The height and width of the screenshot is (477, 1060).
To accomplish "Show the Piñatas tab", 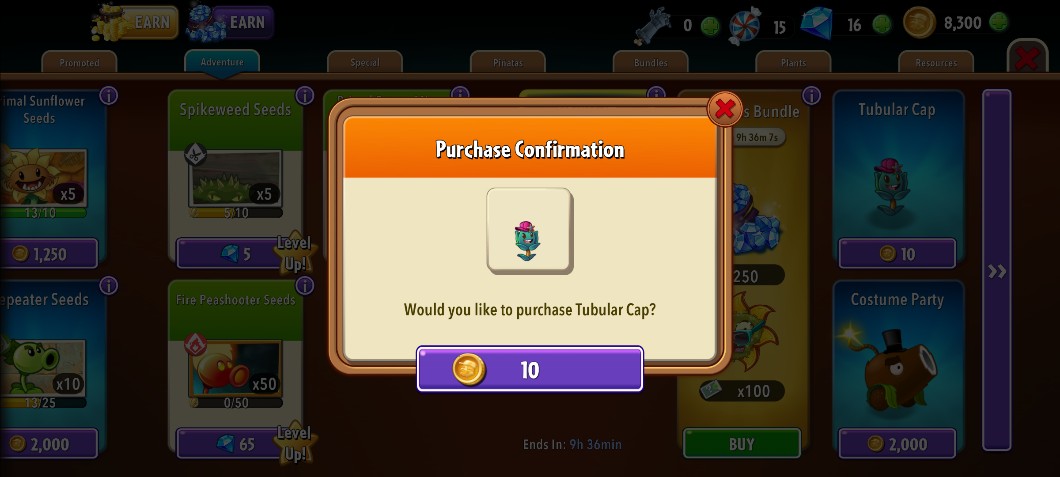I will click(508, 62).
